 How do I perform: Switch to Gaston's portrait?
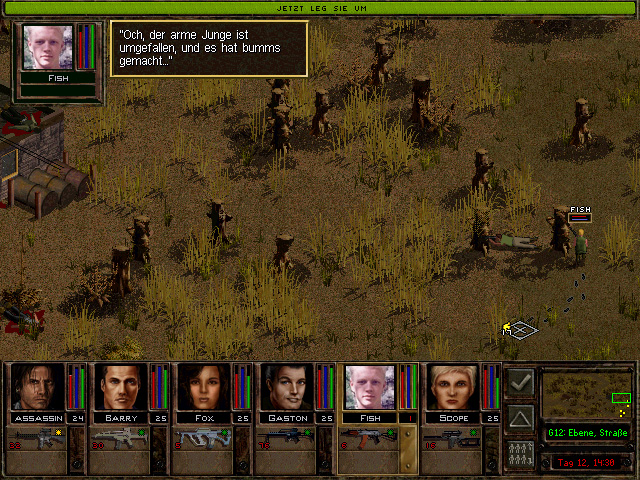click(x=287, y=387)
